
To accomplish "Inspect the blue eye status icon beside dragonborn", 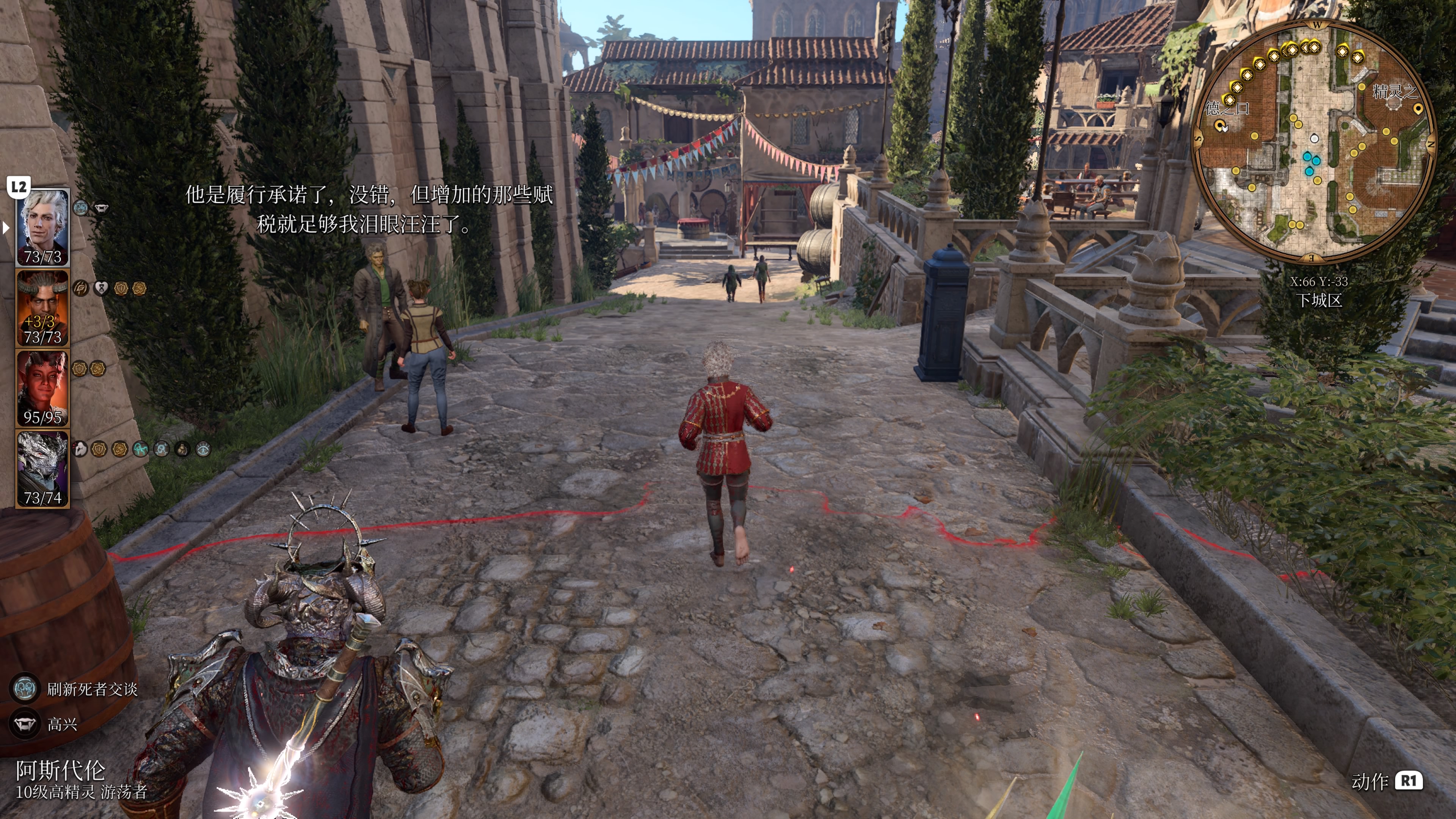I will (203, 449).
